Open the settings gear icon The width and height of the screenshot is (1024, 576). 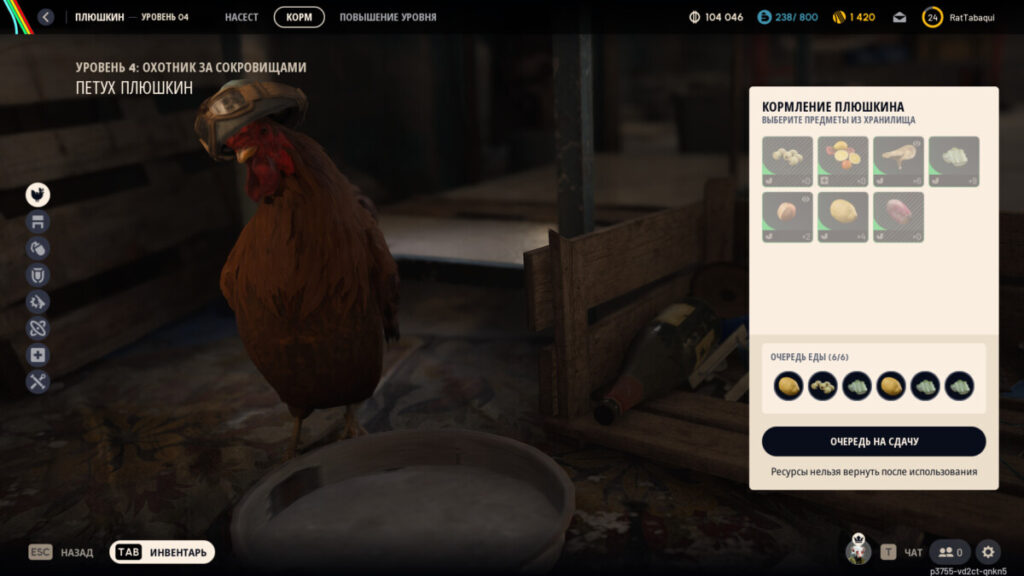click(988, 552)
